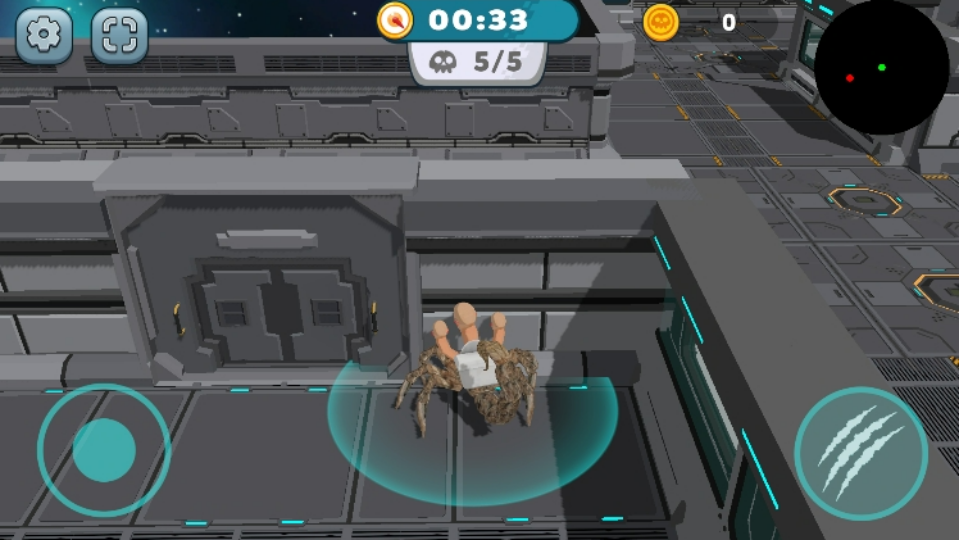Activate the claw attack button

coord(860,453)
